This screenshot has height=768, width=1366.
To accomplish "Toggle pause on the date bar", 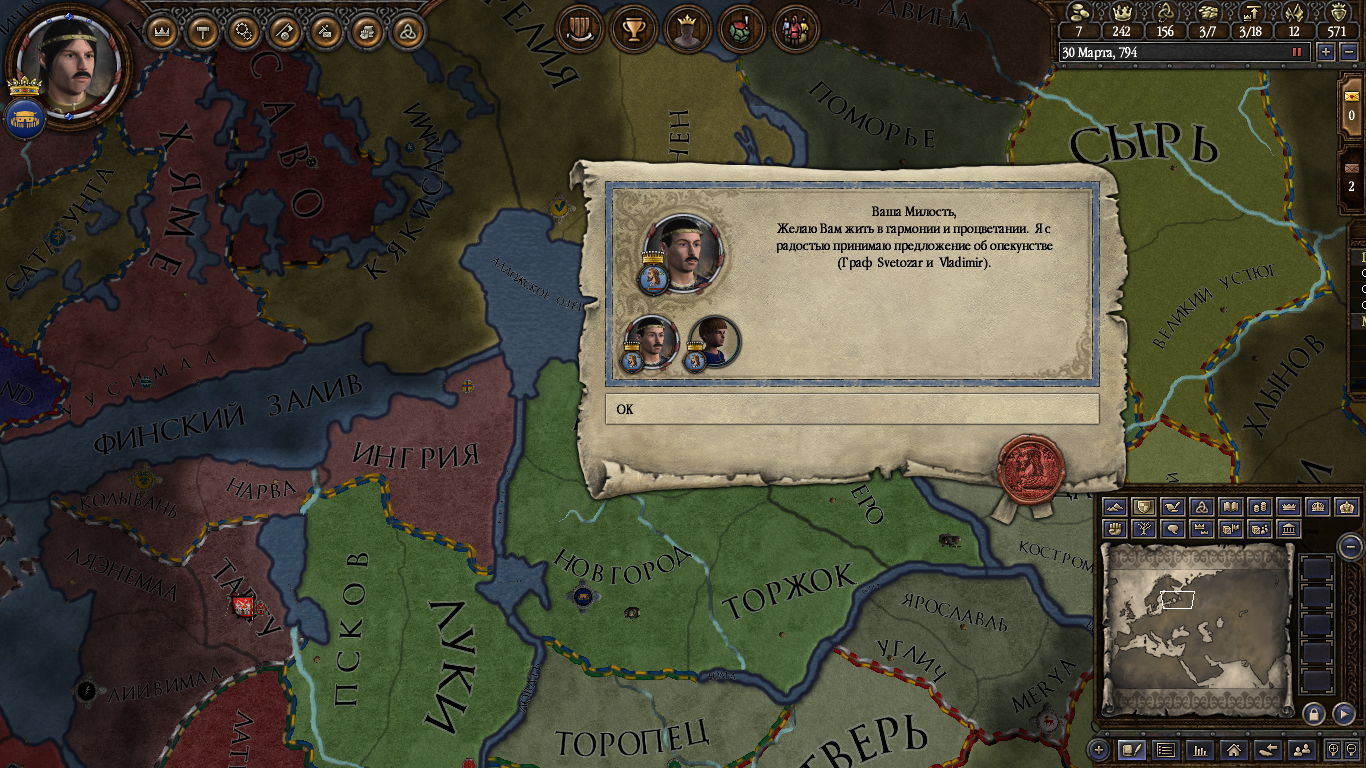I will [x=1297, y=52].
